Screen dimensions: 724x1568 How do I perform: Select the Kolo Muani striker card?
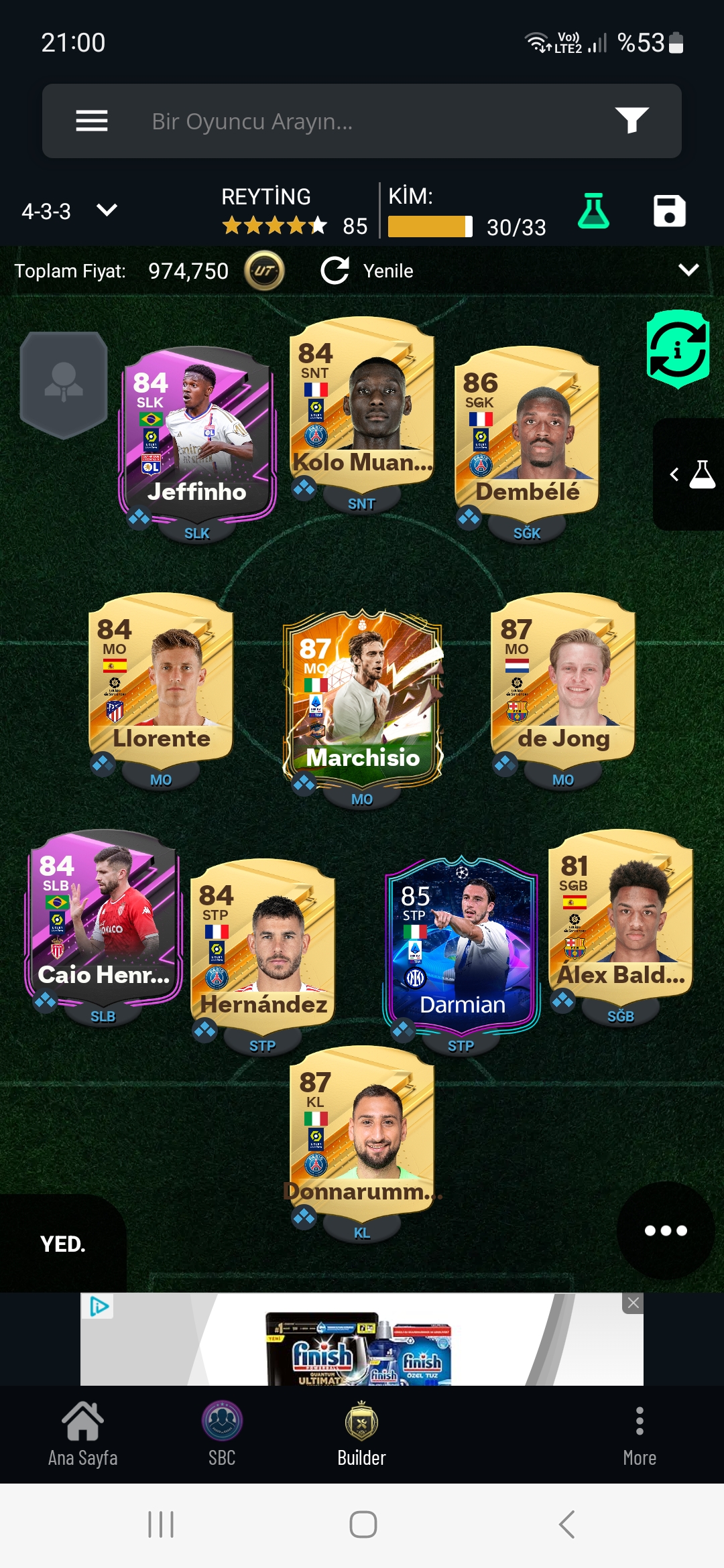(x=362, y=402)
